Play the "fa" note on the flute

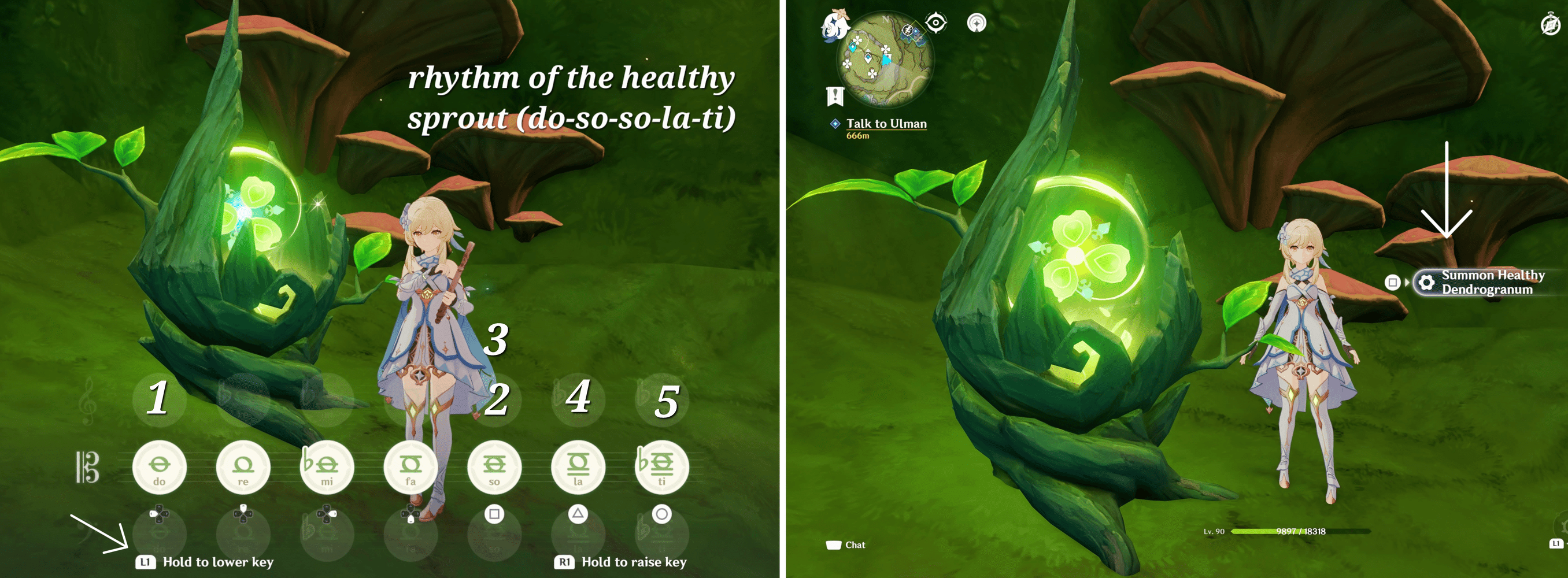[412, 467]
